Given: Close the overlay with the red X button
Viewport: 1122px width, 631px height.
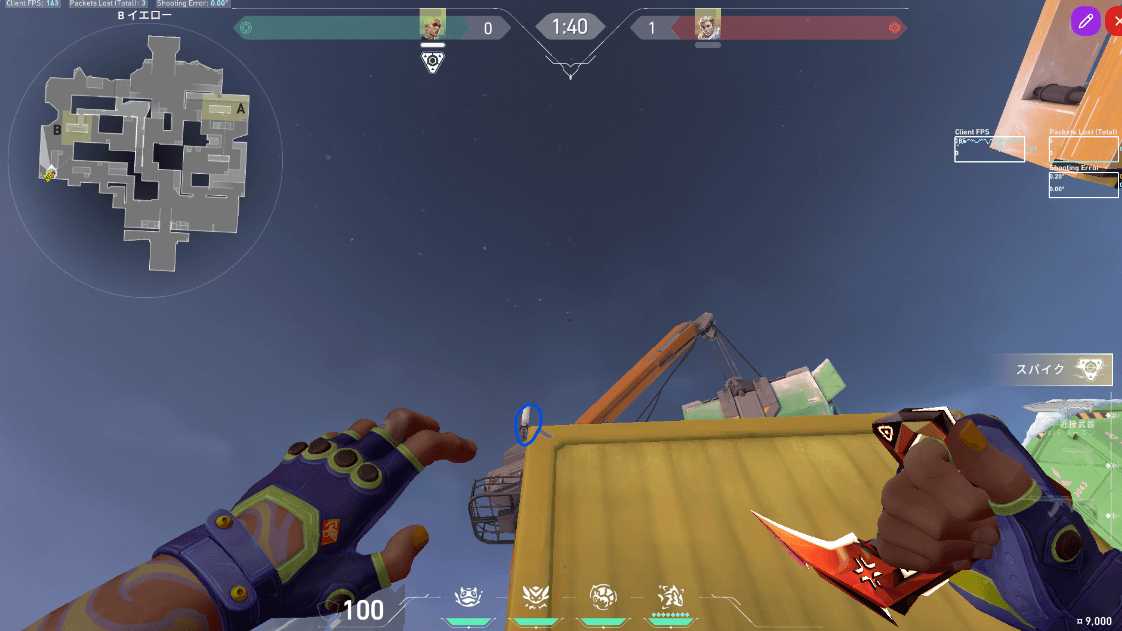Looking at the screenshot, I should [1115, 21].
